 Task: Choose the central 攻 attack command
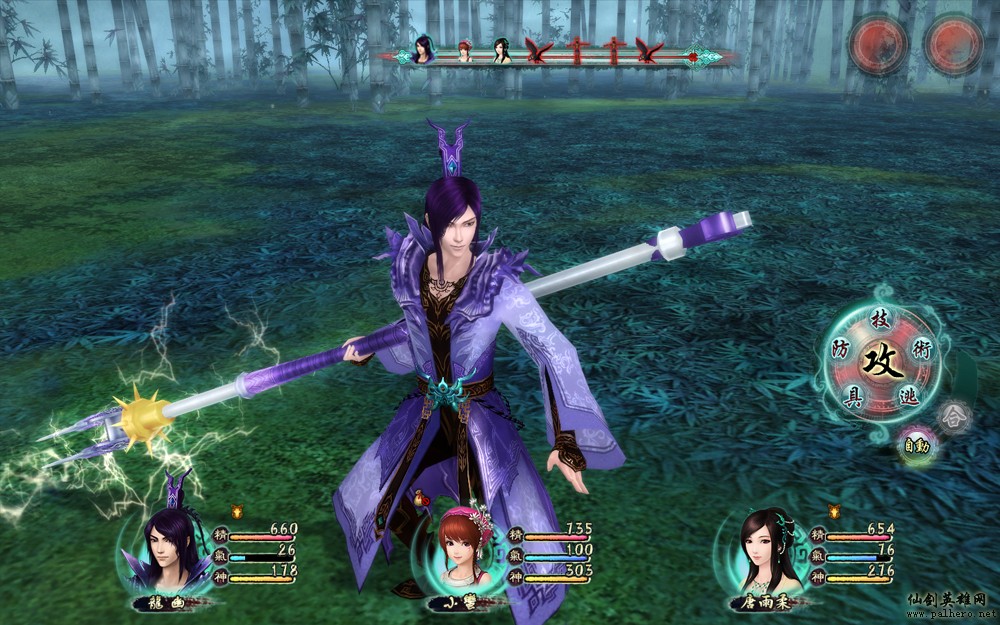(883, 359)
